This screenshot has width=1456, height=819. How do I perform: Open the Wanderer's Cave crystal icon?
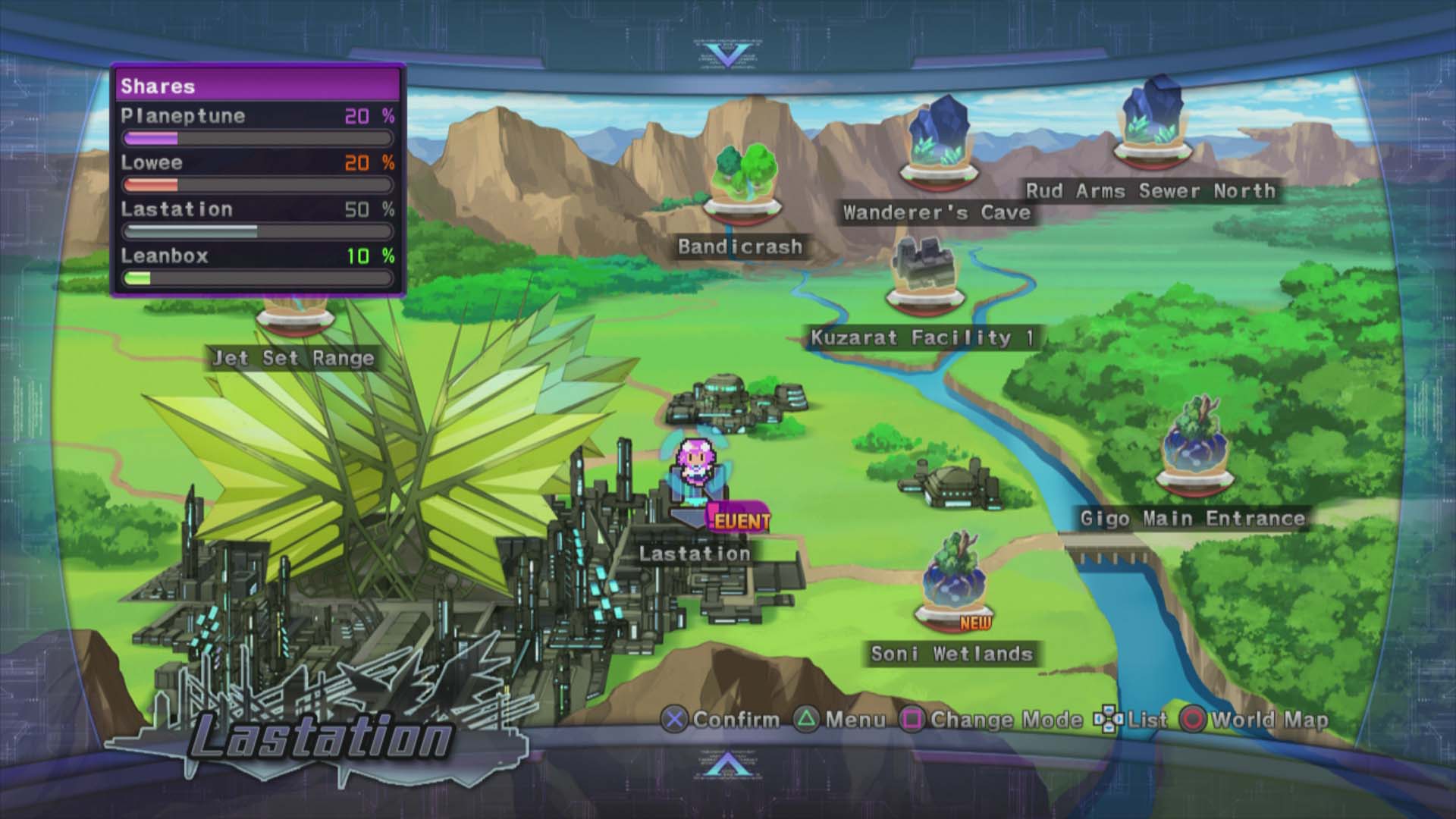coord(940,136)
